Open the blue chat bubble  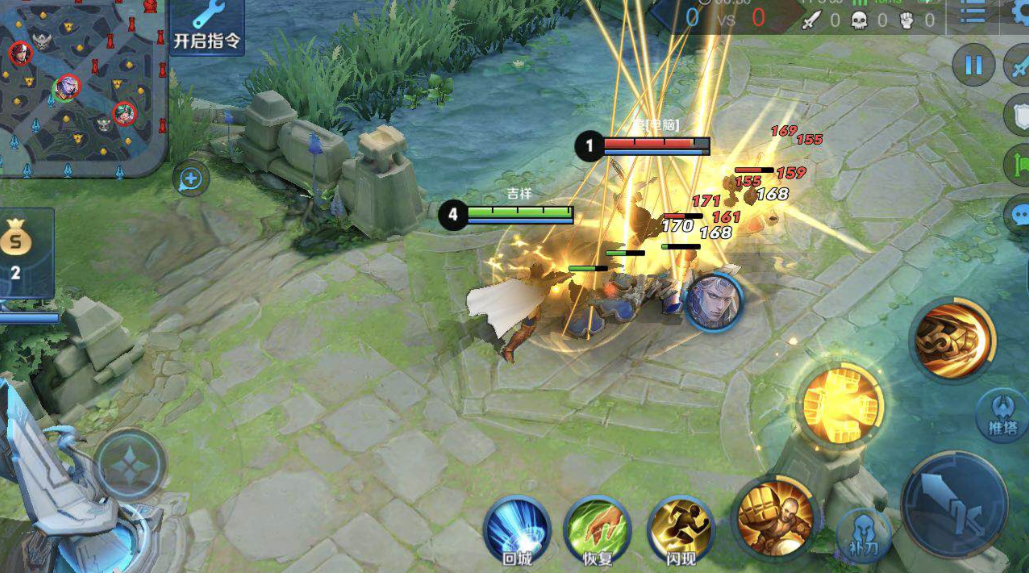(x=1019, y=214)
